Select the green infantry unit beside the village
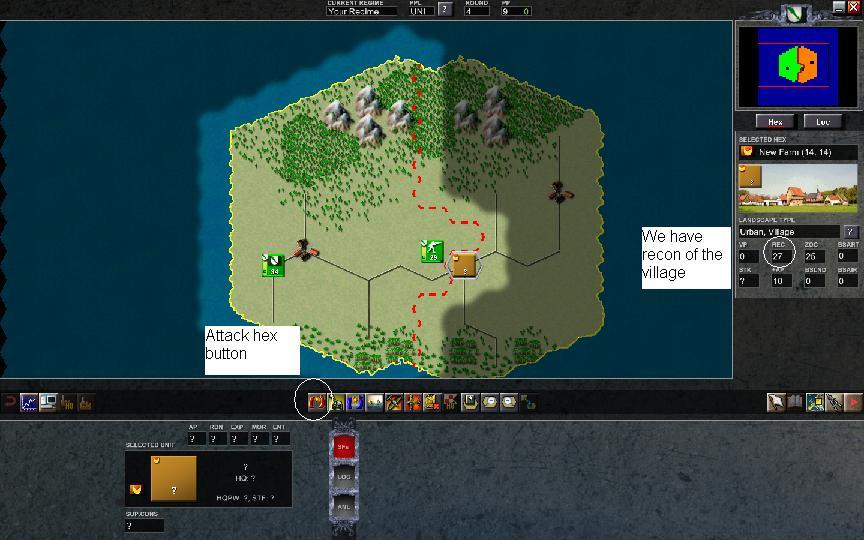 (431, 251)
